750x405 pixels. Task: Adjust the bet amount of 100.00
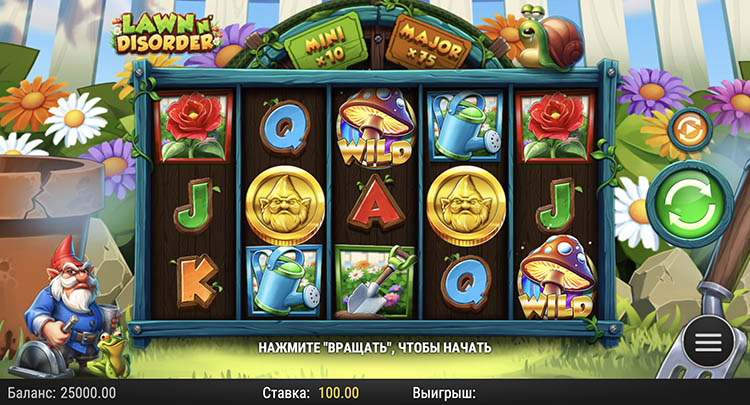(x=338, y=393)
